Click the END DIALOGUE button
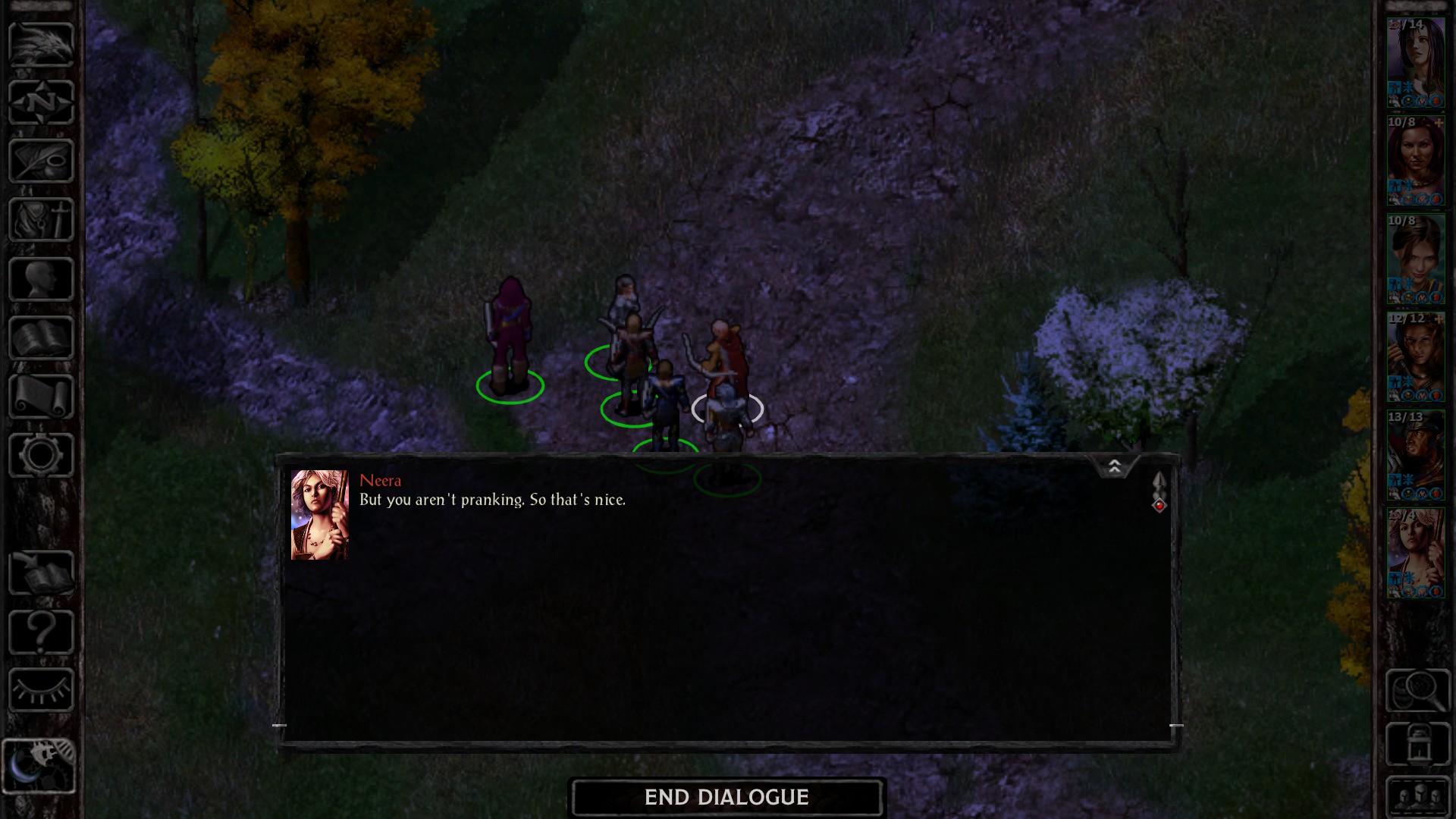This screenshot has height=819, width=1456. (x=726, y=797)
